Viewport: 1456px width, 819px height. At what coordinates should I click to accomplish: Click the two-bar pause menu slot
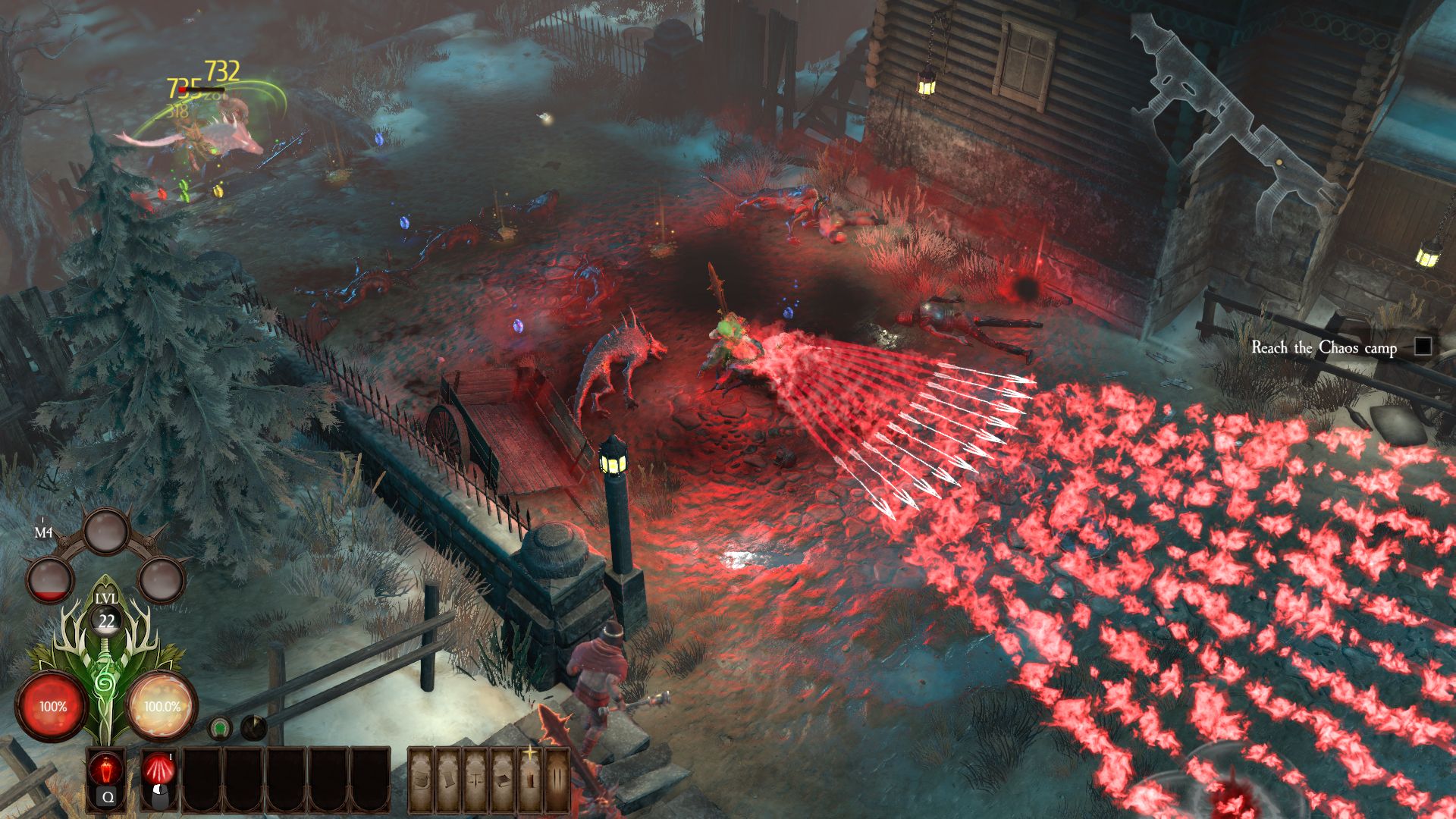[557, 780]
